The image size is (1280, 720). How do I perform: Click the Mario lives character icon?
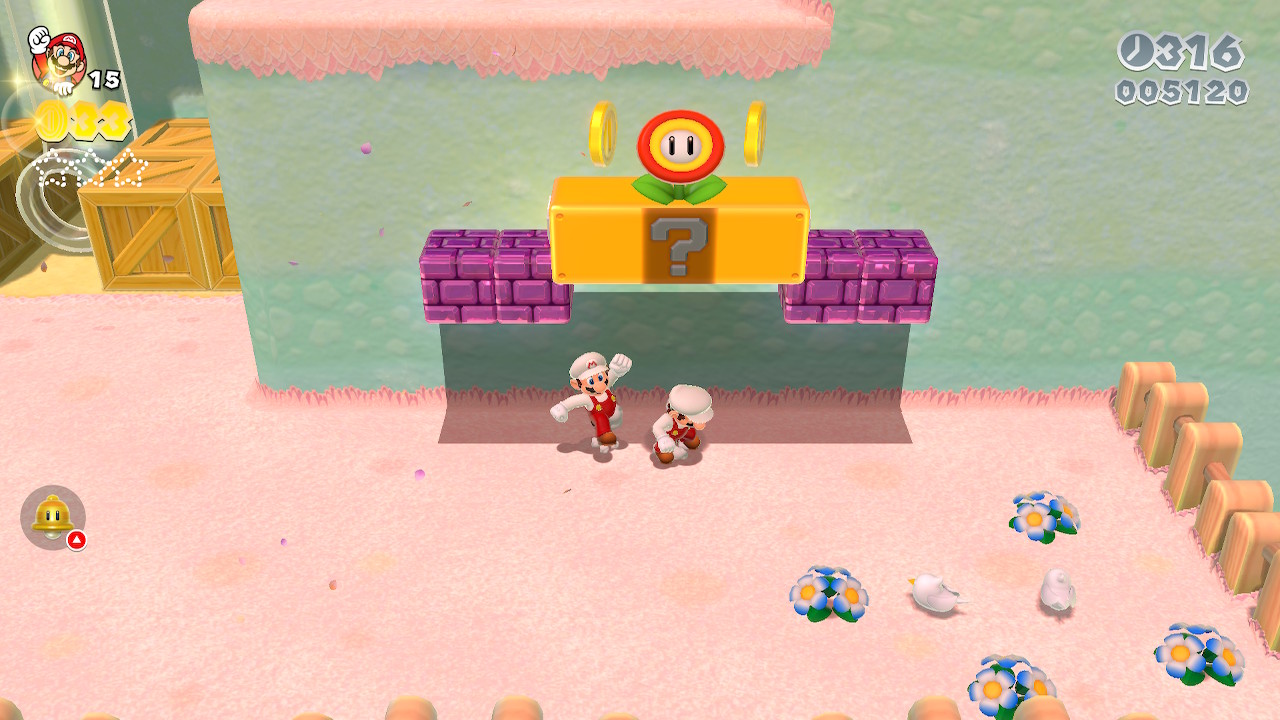56,60
